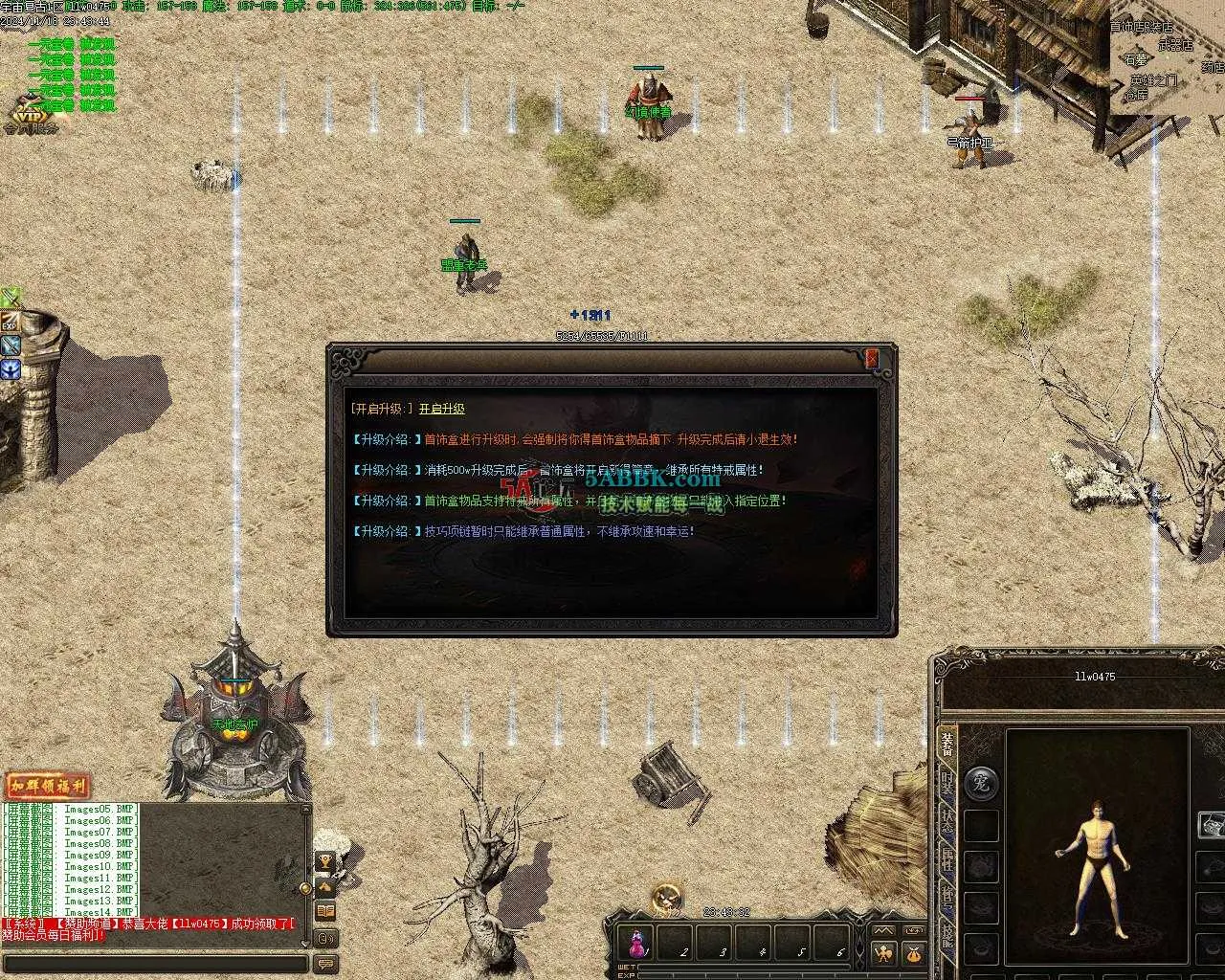Click the round 宠 pet button
This screenshot has width=1225, height=980.
click(981, 783)
